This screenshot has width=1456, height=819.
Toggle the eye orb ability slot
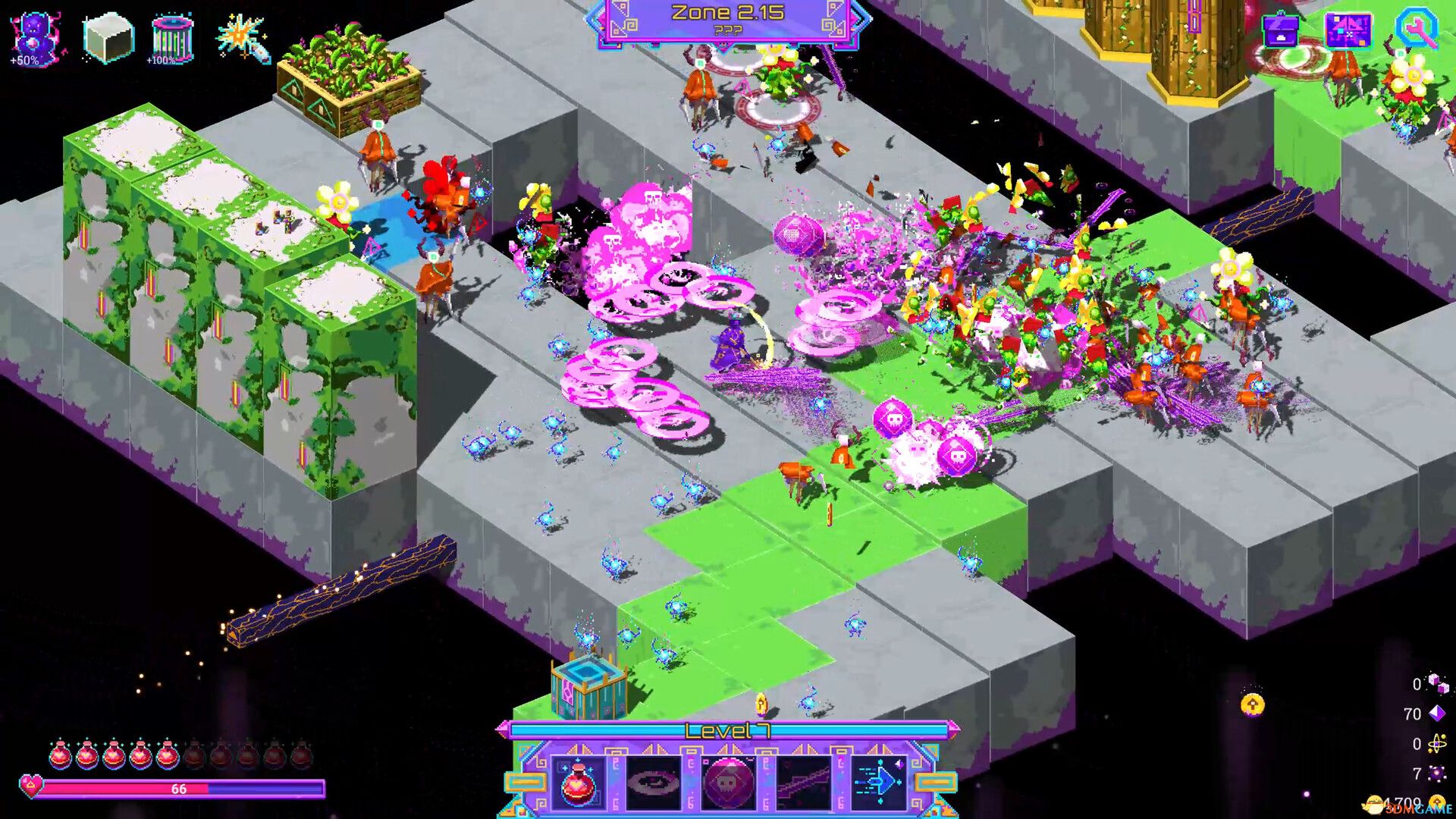tap(654, 783)
